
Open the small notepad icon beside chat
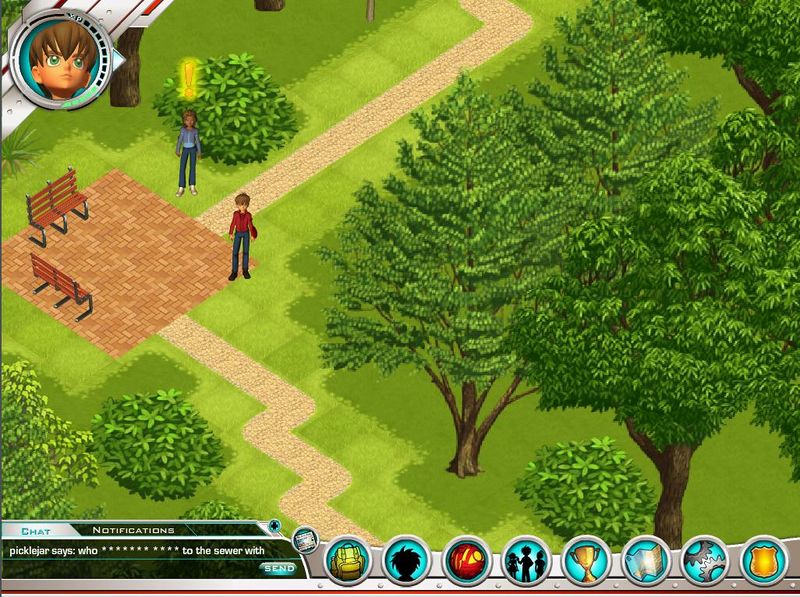coord(304,540)
